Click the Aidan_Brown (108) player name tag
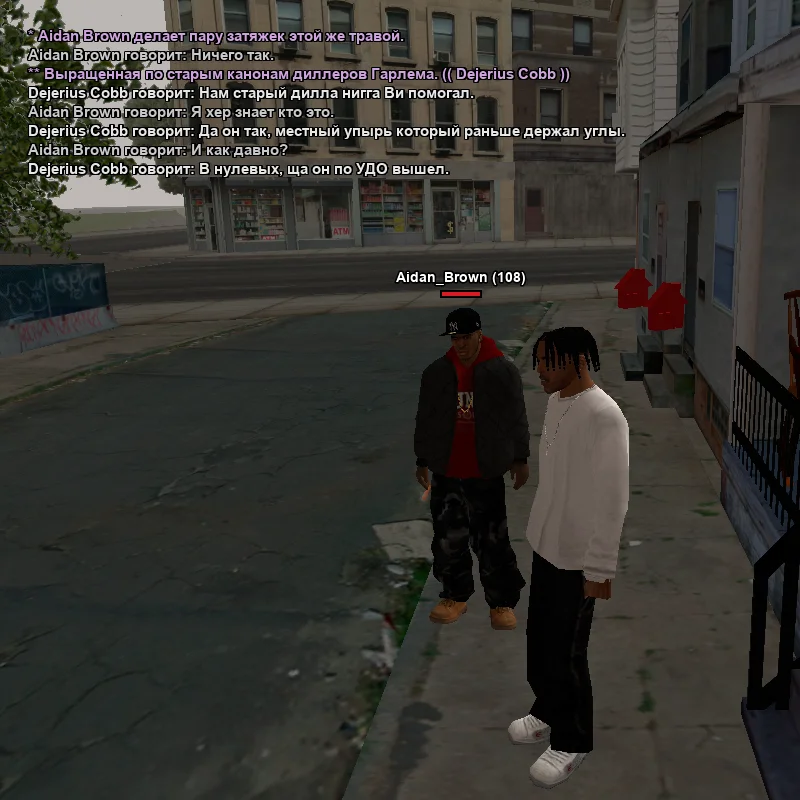The image size is (800, 800). tap(460, 277)
